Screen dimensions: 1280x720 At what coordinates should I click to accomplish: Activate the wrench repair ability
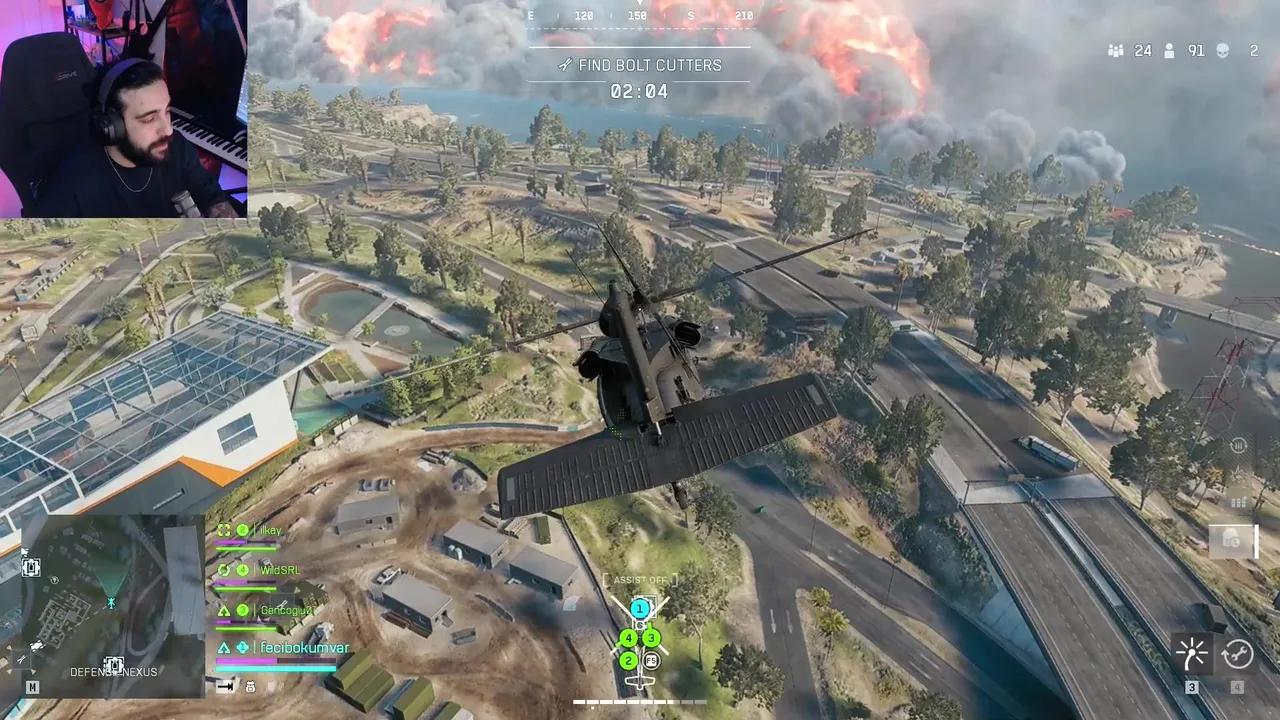[x=1237, y=654]
